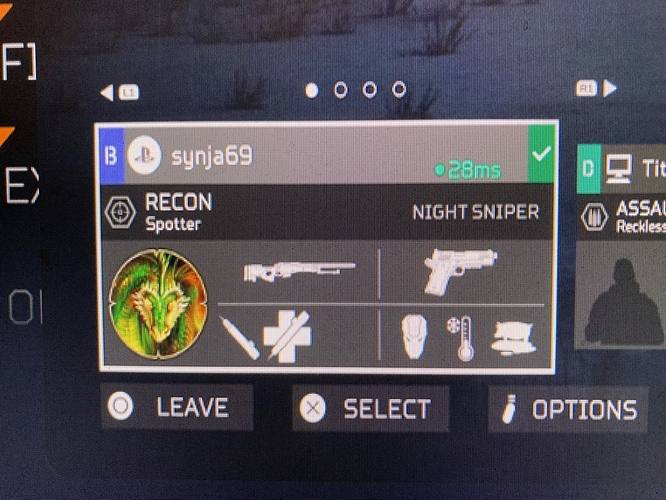Select the cold thermometer perk icon

463,338
